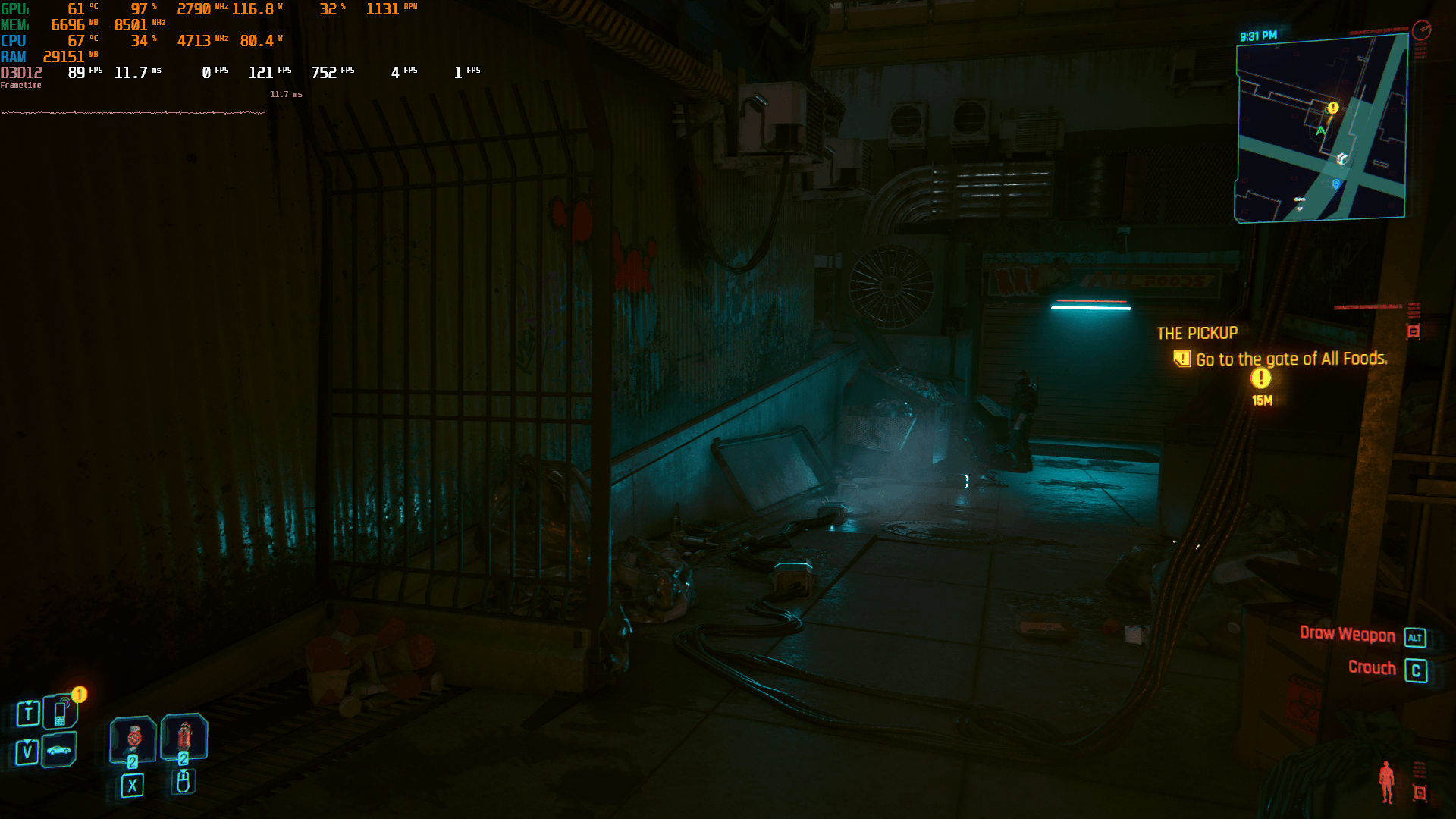
Task: Select the 'Go to the gate of All Foods' objective
Action: click(x=1291, y=359)
